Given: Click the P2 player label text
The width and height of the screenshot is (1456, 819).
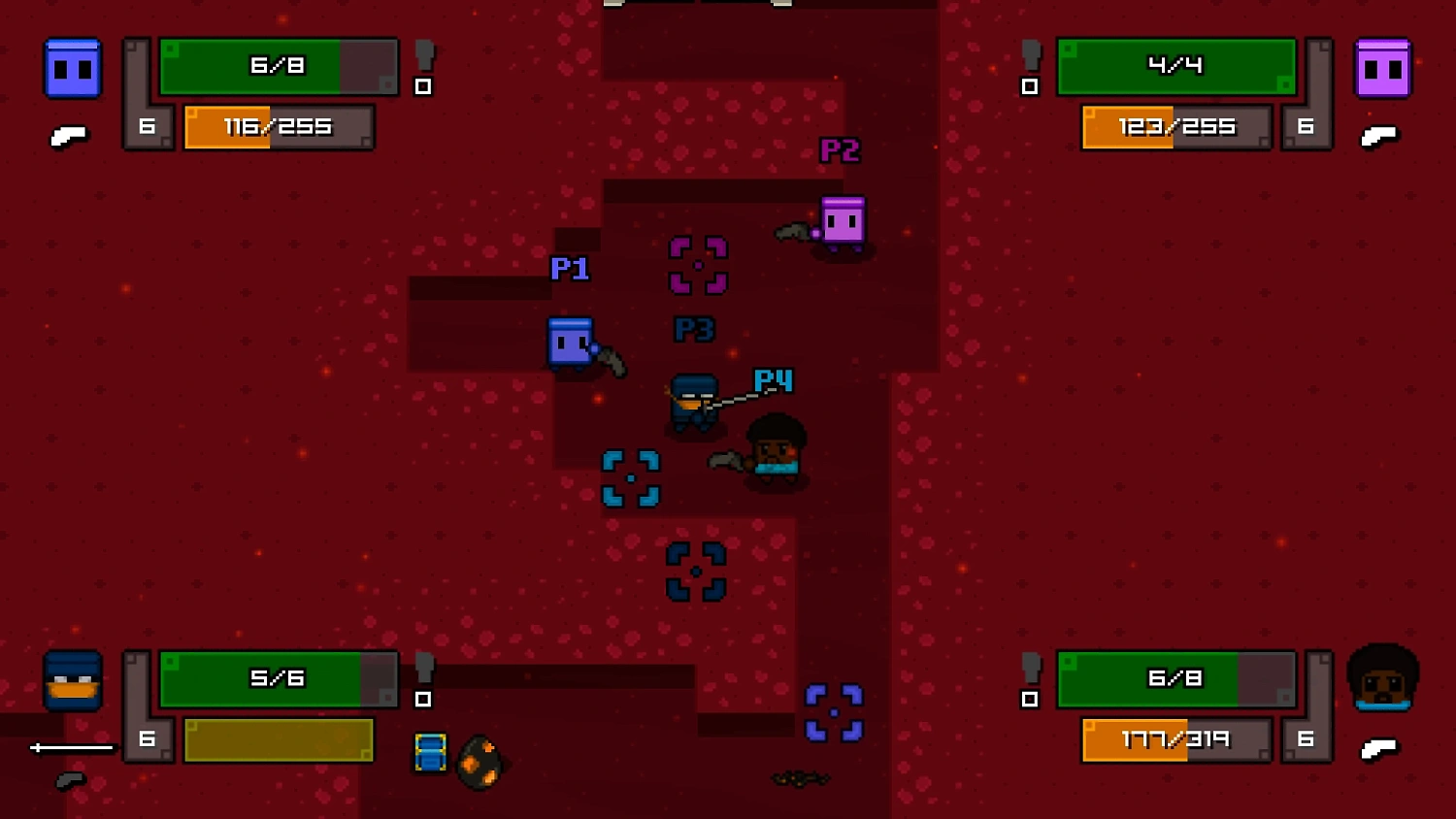Looking at the screenshot, I should (x=839, y=150).
